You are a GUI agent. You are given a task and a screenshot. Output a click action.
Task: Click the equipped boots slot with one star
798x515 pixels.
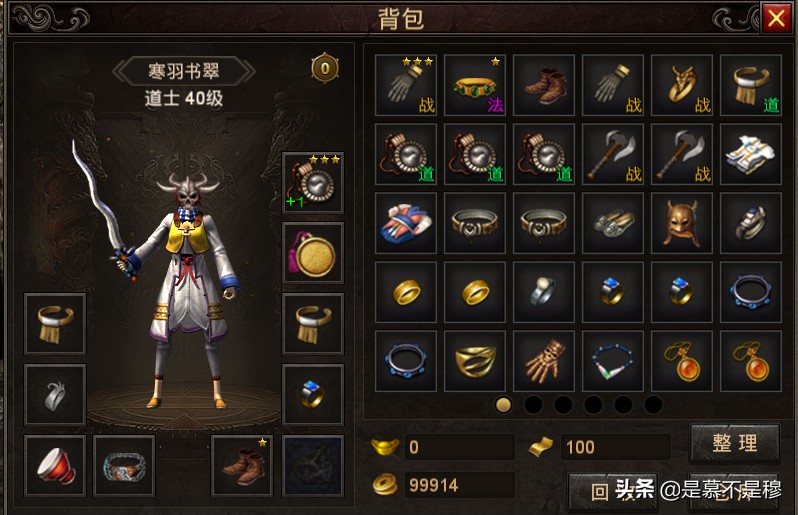click(243, 466)
